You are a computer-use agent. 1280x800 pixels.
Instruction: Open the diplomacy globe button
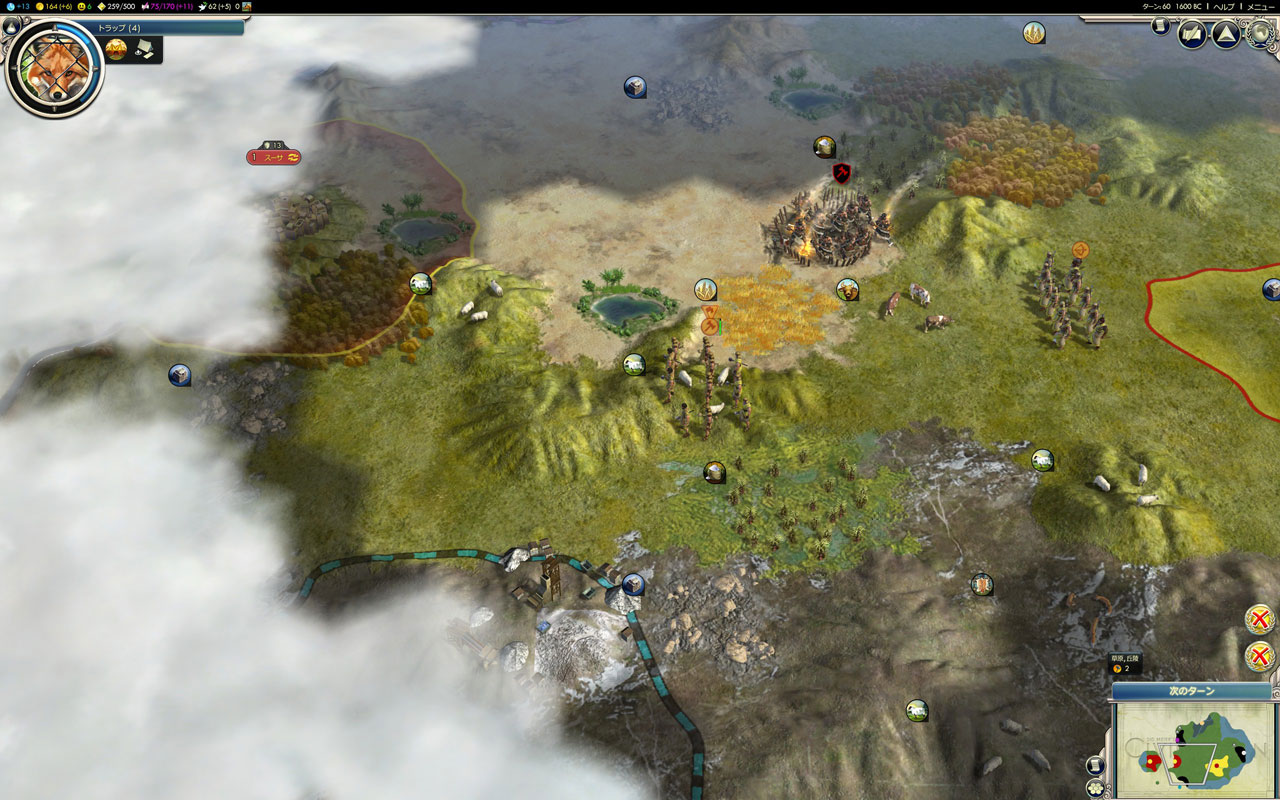1258,35
